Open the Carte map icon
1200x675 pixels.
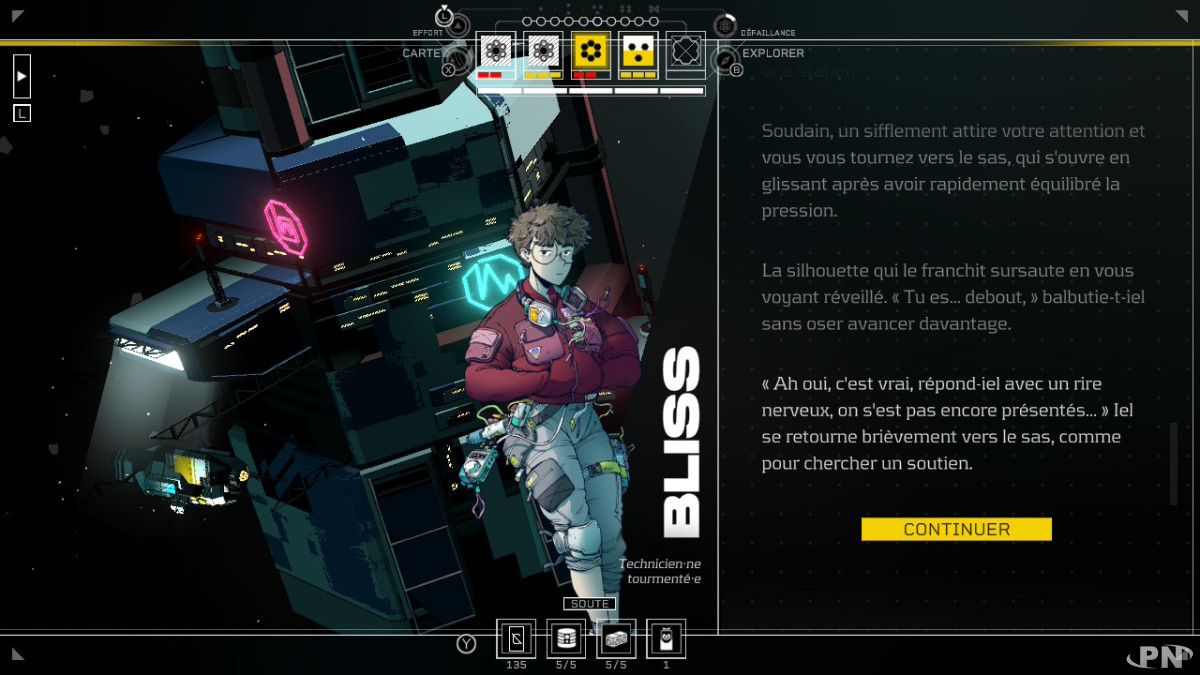[456, 59]
